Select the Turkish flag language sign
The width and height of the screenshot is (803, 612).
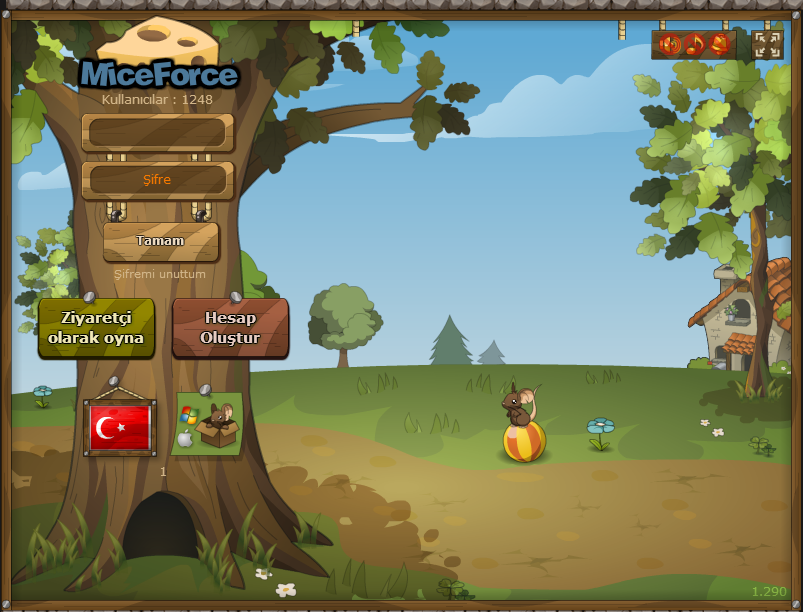(x=120, y=427)
